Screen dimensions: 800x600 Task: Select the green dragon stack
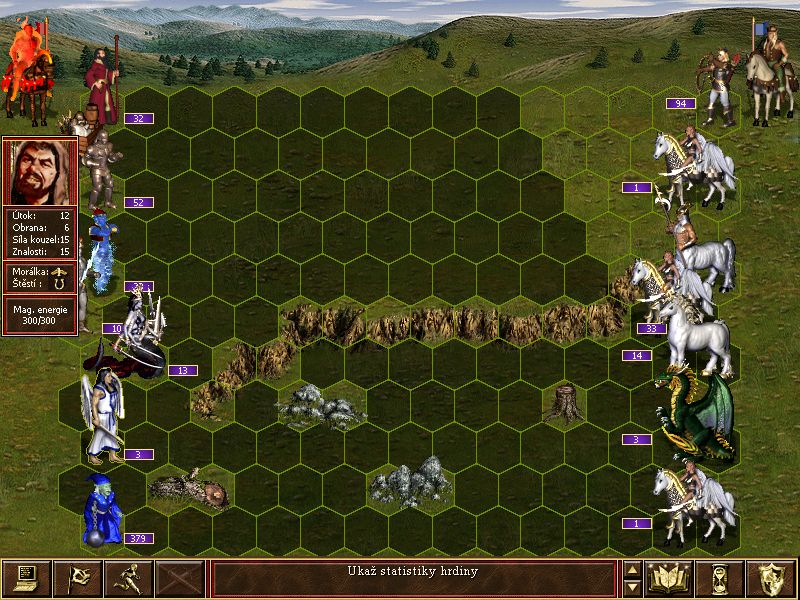(x=696, y=412)
